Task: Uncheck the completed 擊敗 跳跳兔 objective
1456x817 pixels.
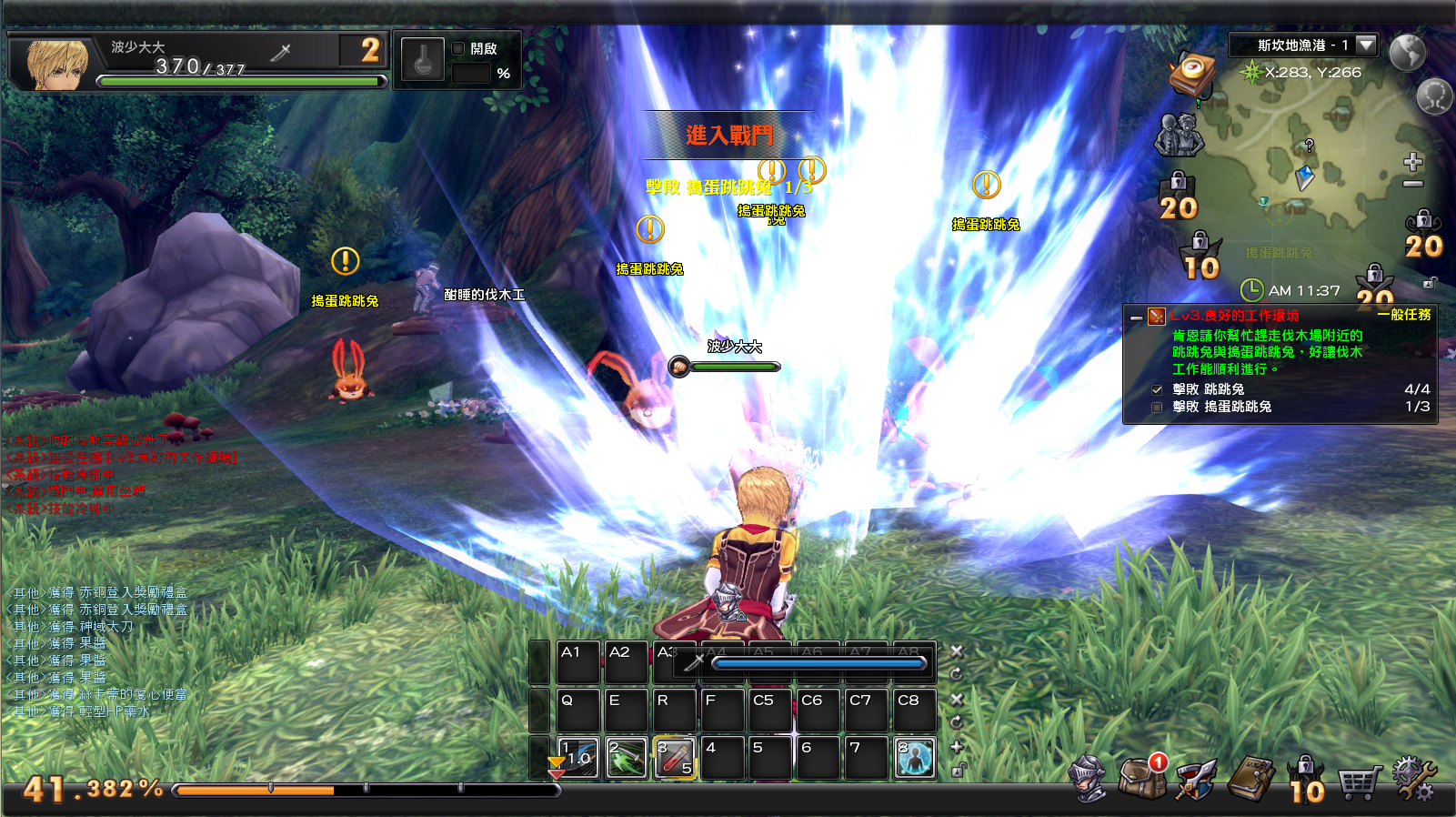Action: coord(1158,388)
